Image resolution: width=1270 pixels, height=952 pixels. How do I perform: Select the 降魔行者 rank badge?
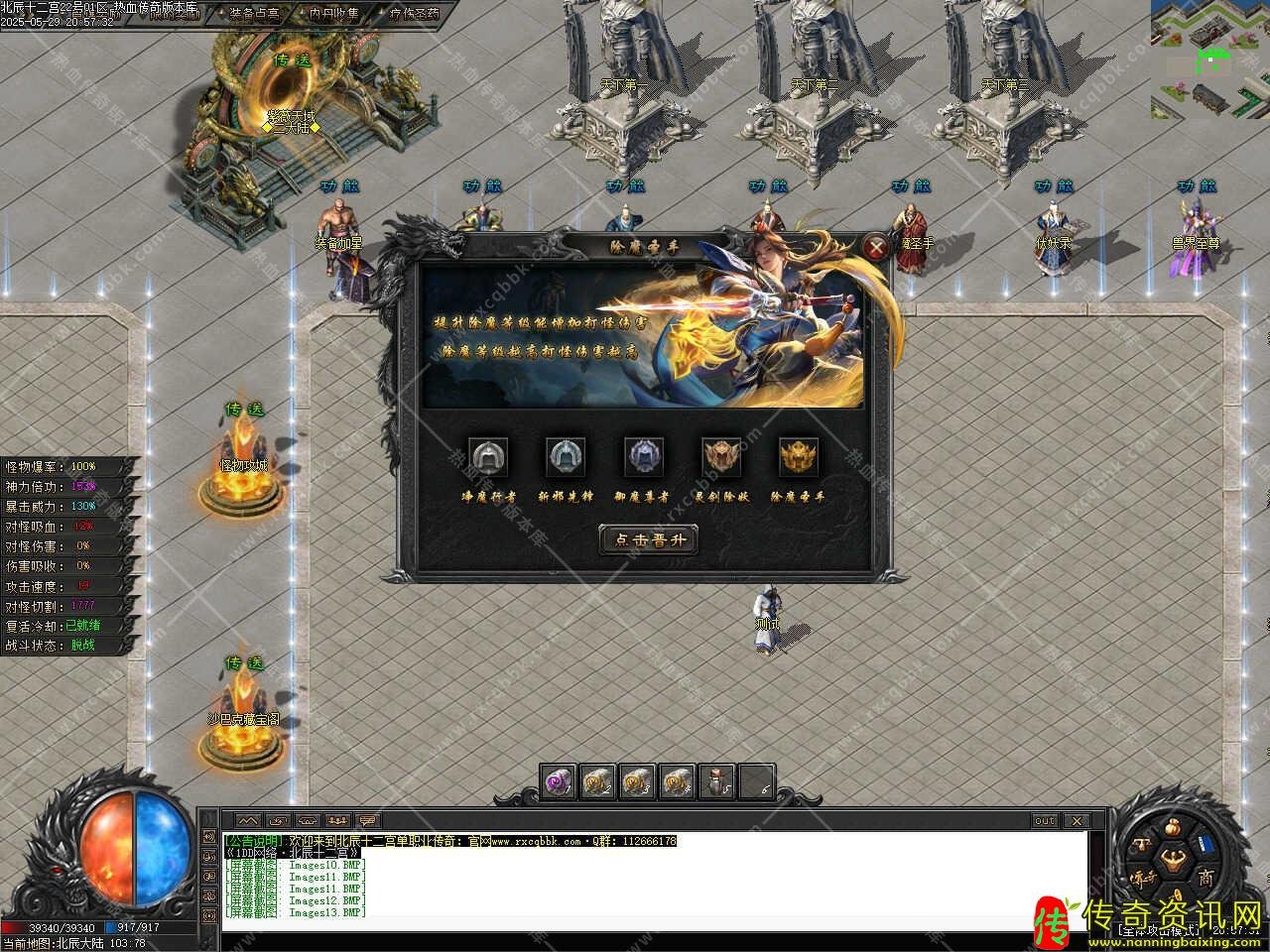pos(487,457)
